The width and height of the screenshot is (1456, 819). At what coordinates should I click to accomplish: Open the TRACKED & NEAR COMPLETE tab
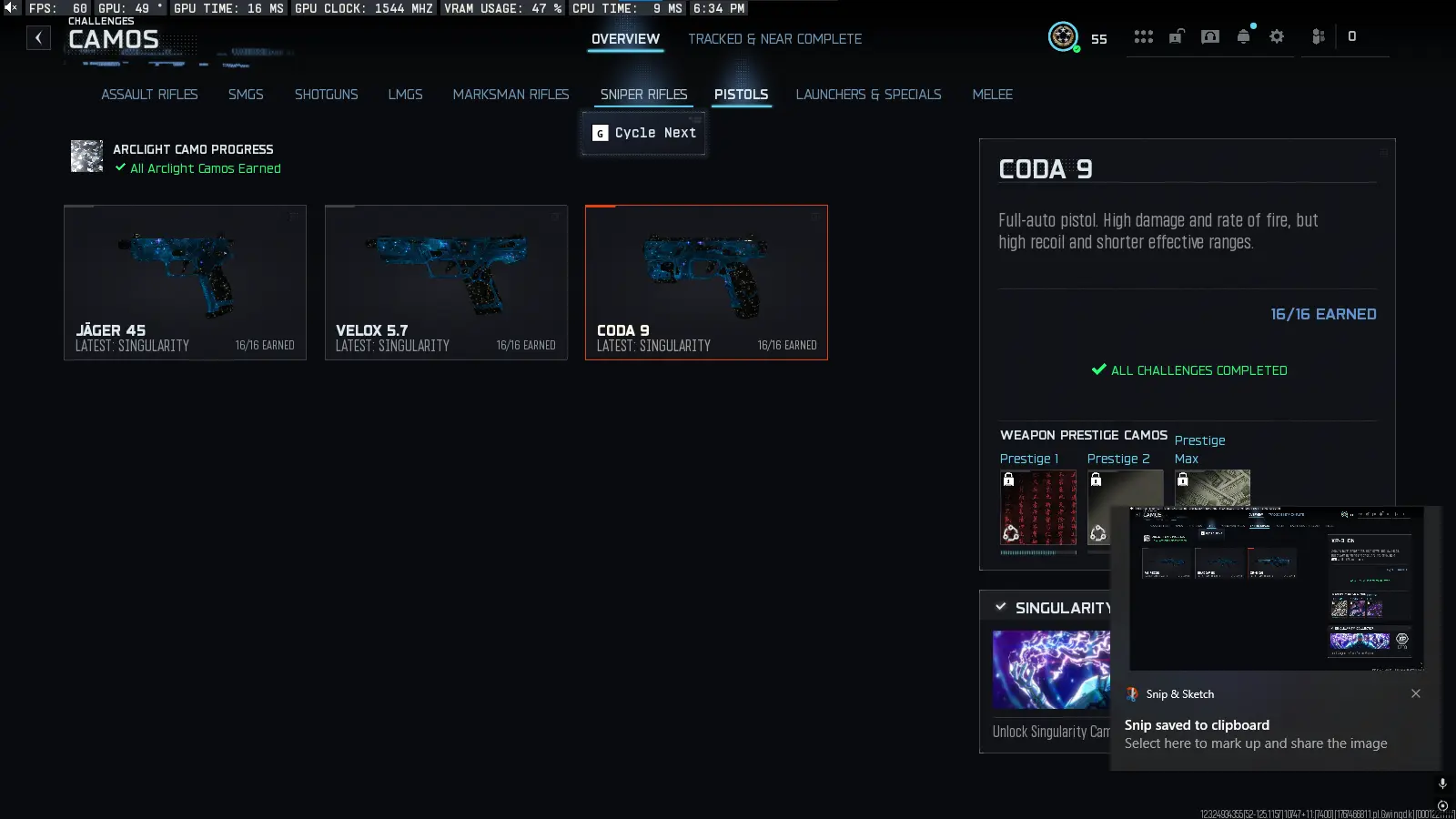774,38
